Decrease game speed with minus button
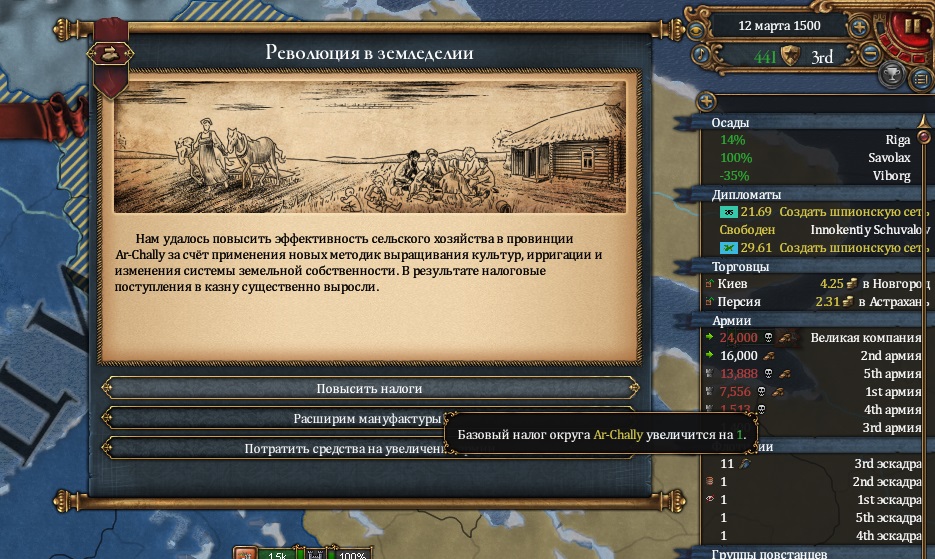Image resolution: width=935 pixels, height=559 pixels. coord(871,53)
